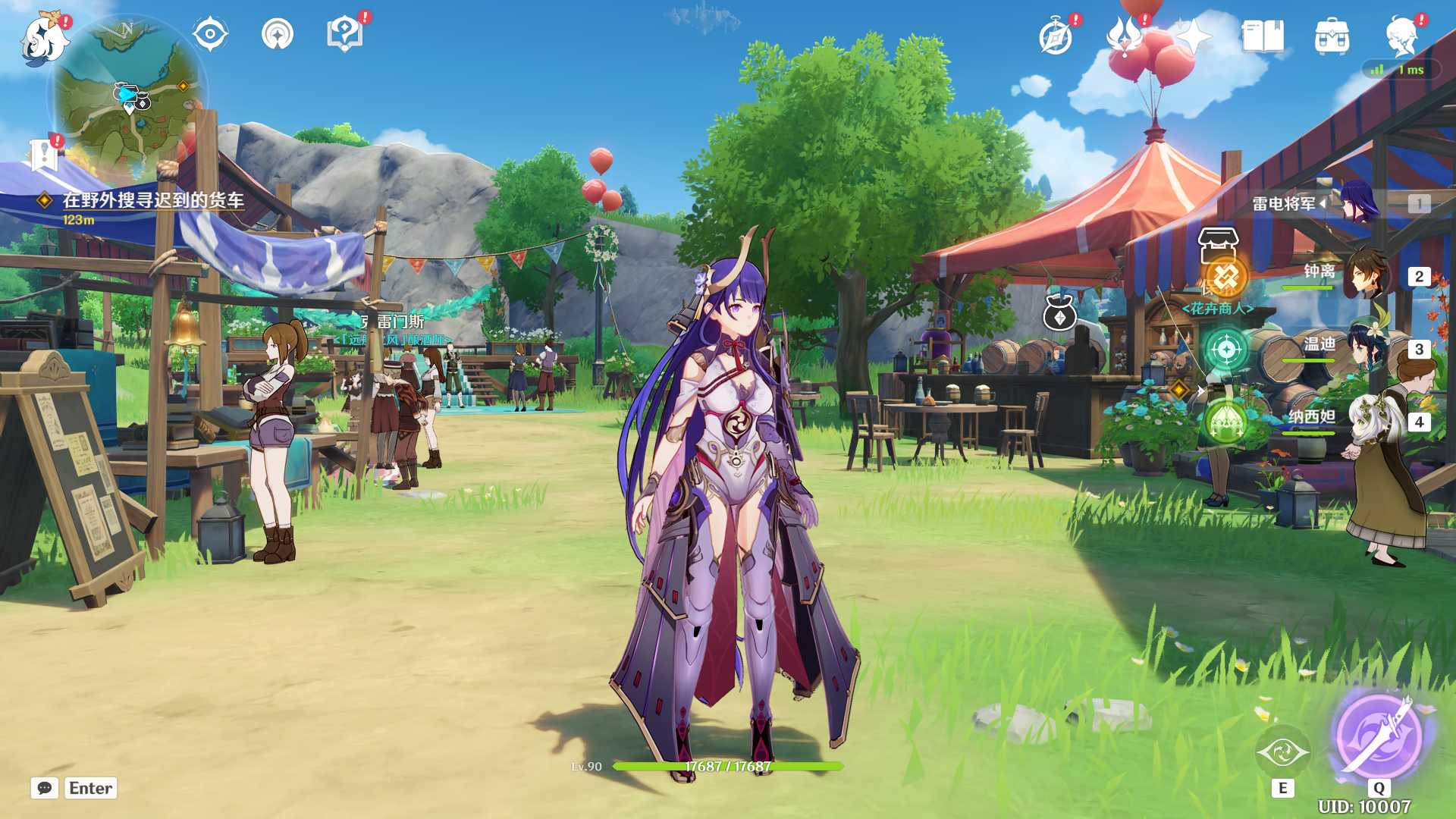The height and width of the screenshot is (819, 1456).
Task: Open the compass events icon
Action: (x=1056, y=36)
